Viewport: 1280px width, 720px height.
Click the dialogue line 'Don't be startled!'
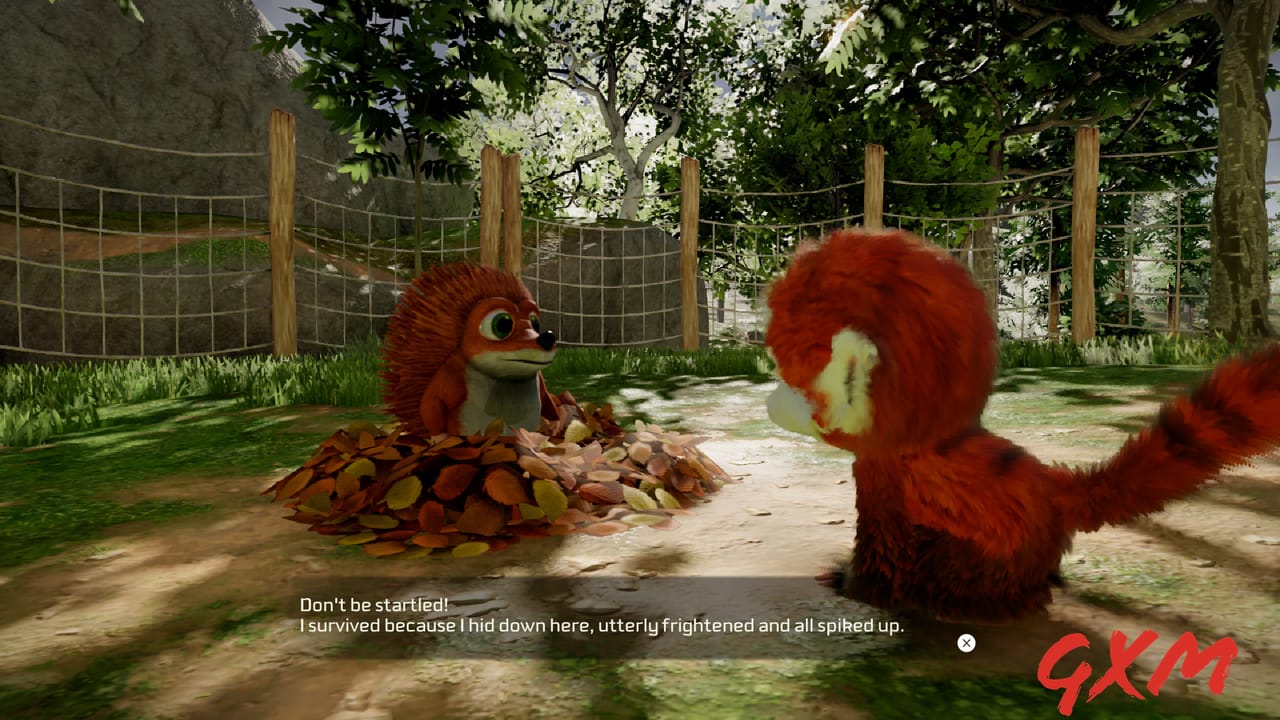click(x=375, y=604)
